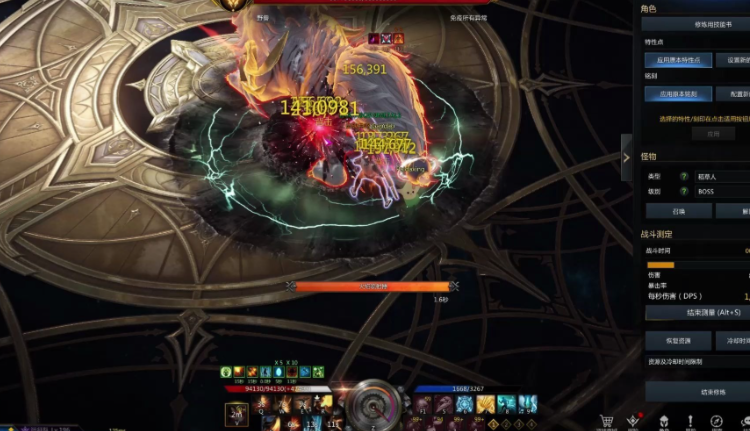Click the V awakening skill icon
The image size is (750, 431).
click(x=237, y=413)
